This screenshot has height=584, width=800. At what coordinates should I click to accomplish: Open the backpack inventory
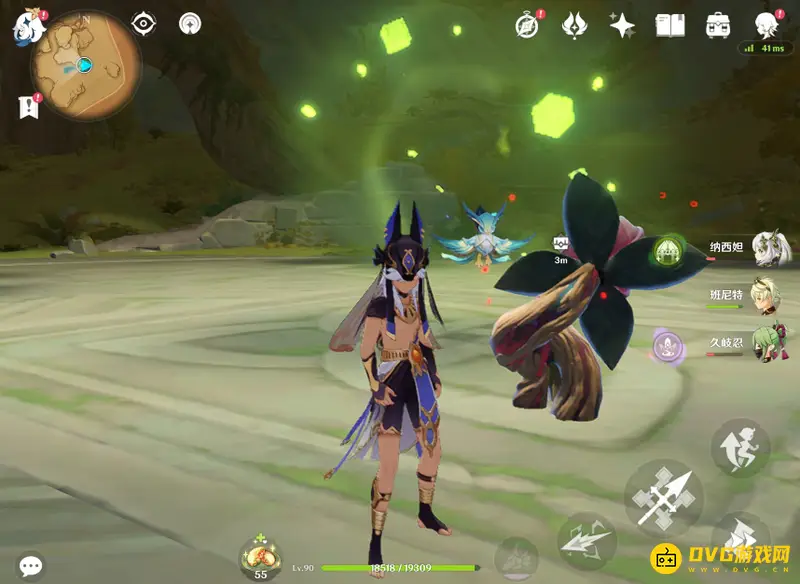[x=717, y=25]
